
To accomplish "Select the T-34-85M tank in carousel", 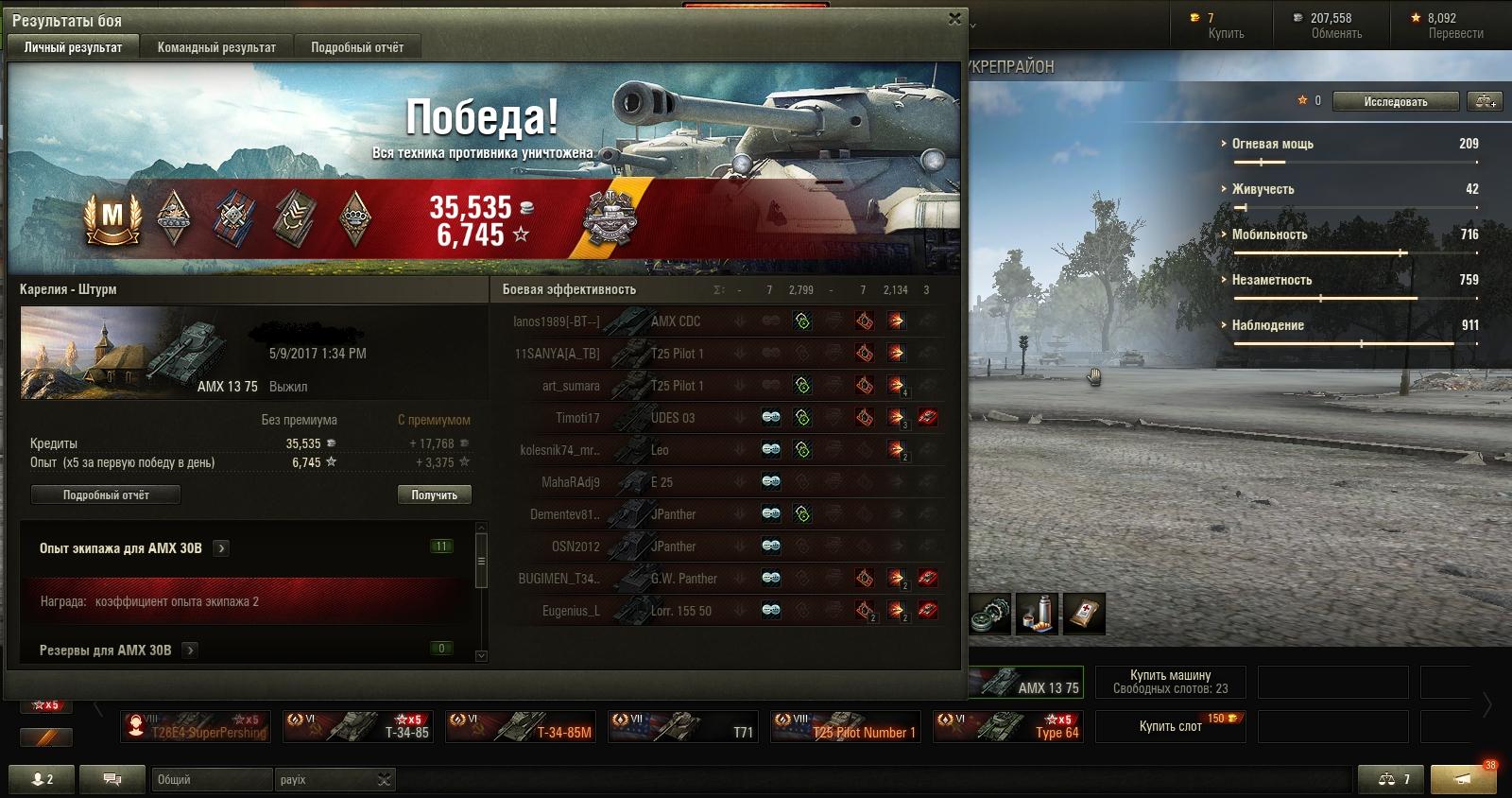I will coord(521,727).
